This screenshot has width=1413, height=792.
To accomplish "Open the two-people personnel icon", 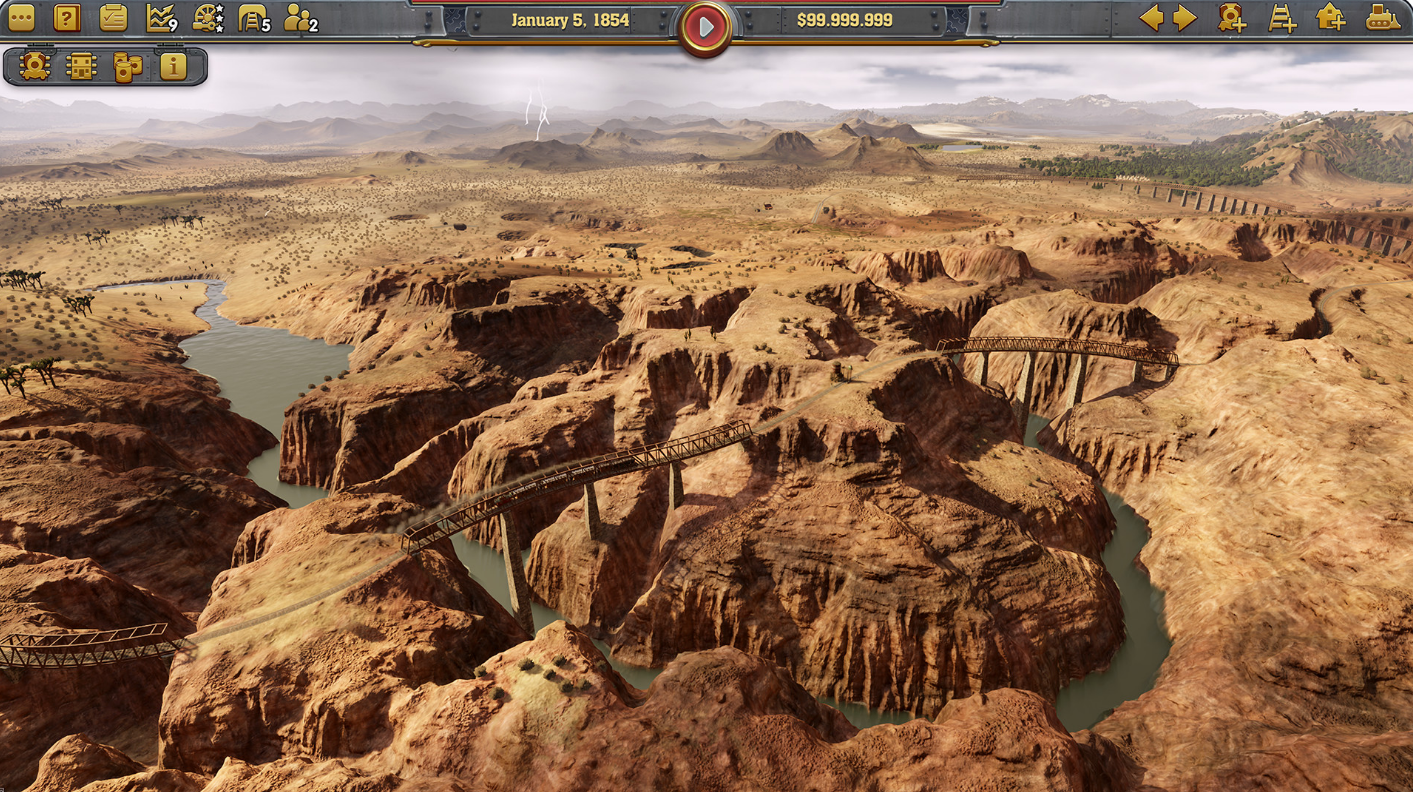I will [299, 18].
